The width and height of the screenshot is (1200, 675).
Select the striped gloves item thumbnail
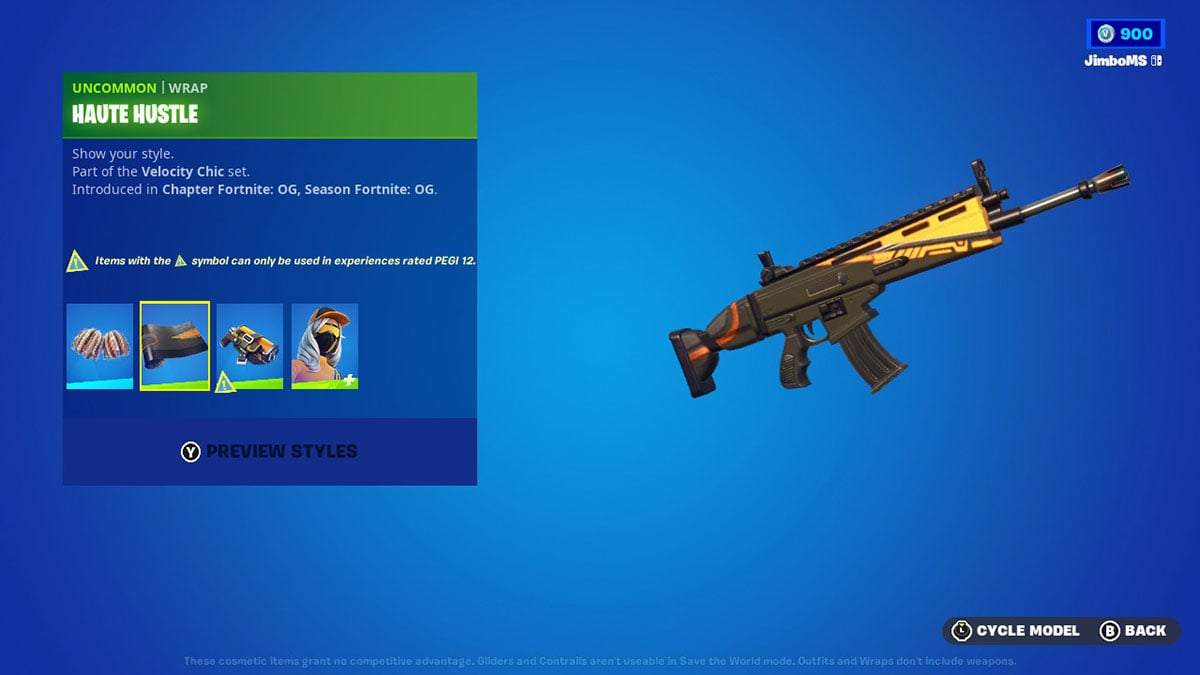click(100, 346)
